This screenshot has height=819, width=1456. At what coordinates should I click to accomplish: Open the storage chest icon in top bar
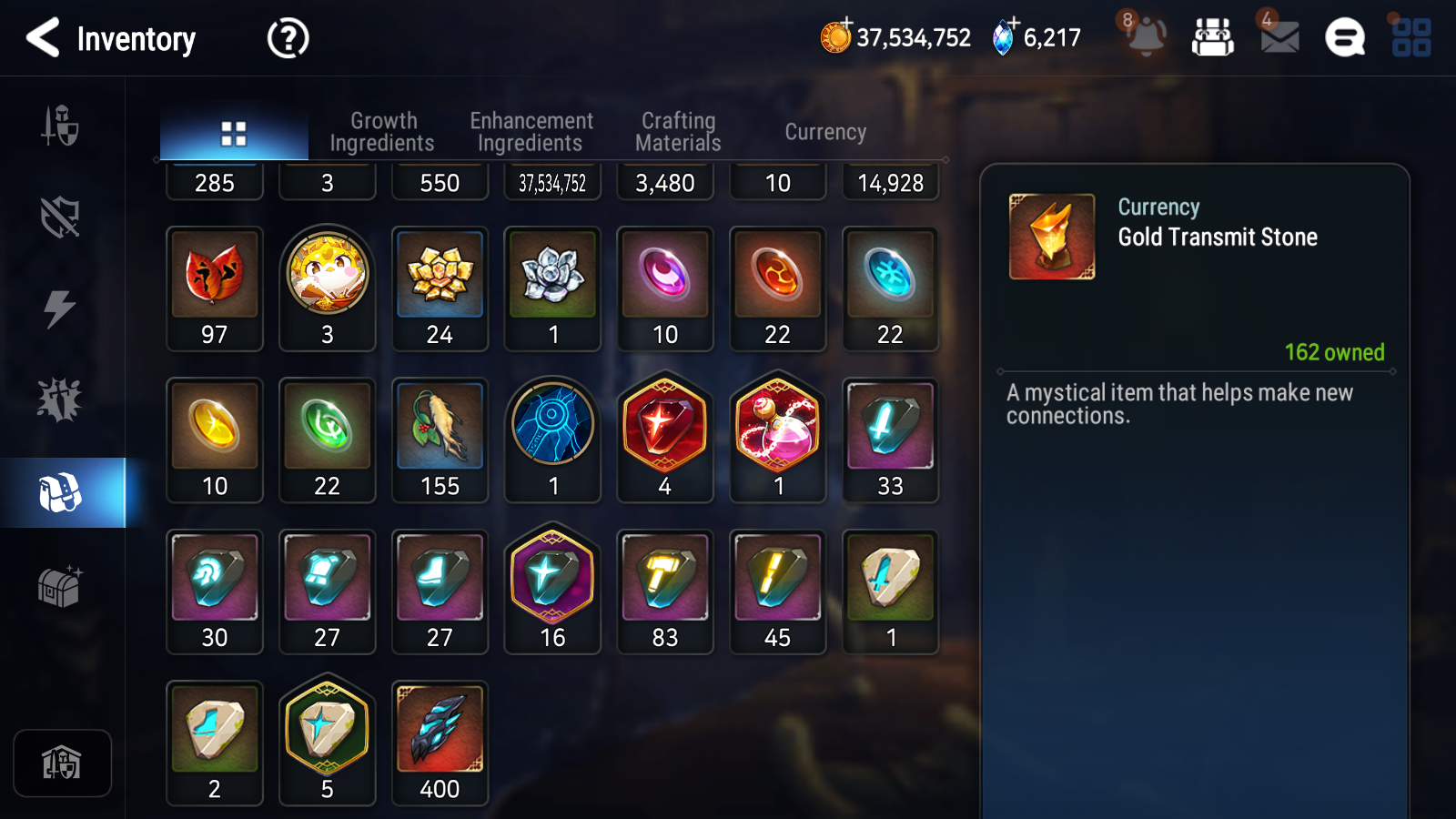coord(1213,37)
